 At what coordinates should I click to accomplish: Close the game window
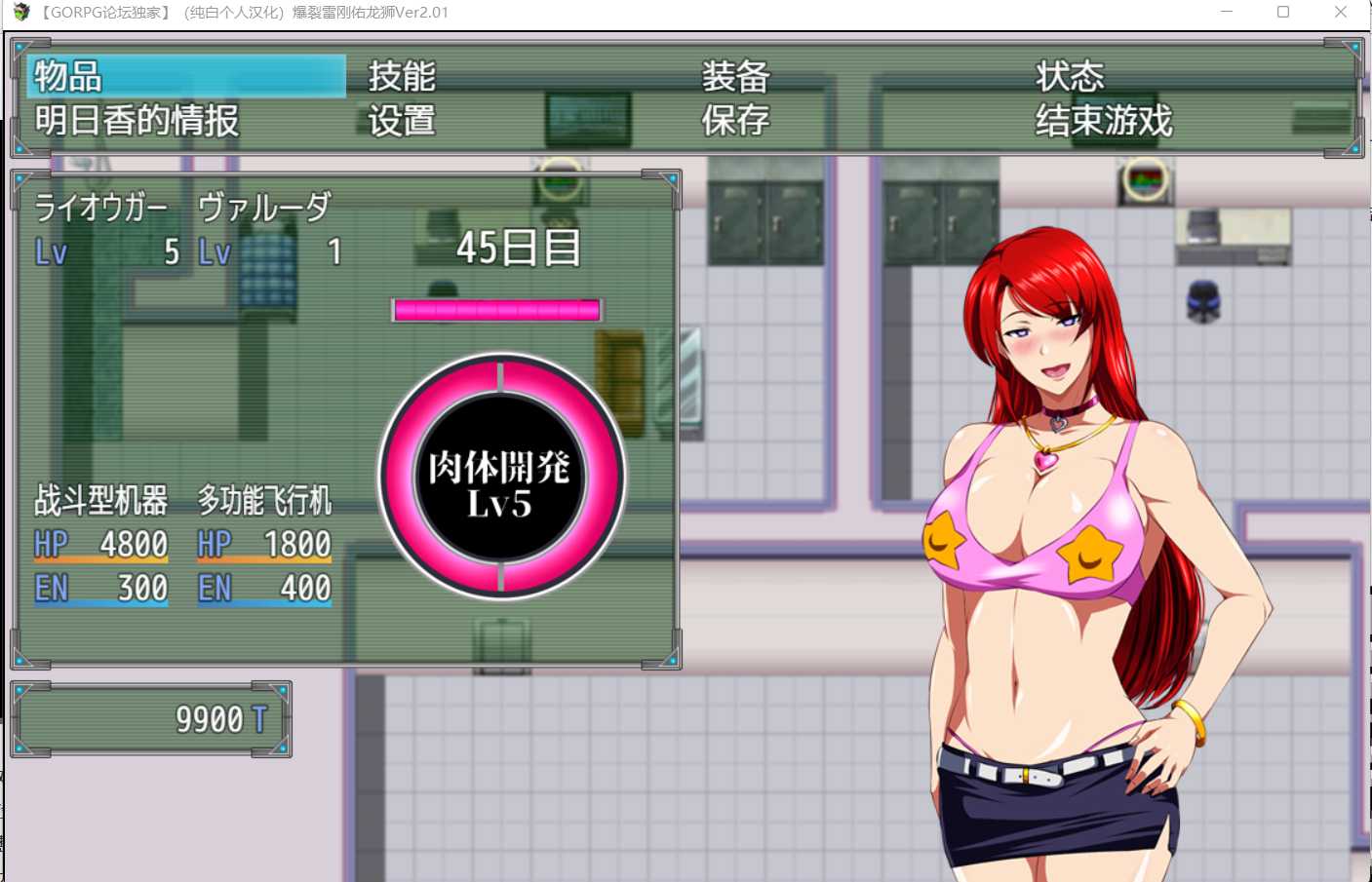[1341, 12]
